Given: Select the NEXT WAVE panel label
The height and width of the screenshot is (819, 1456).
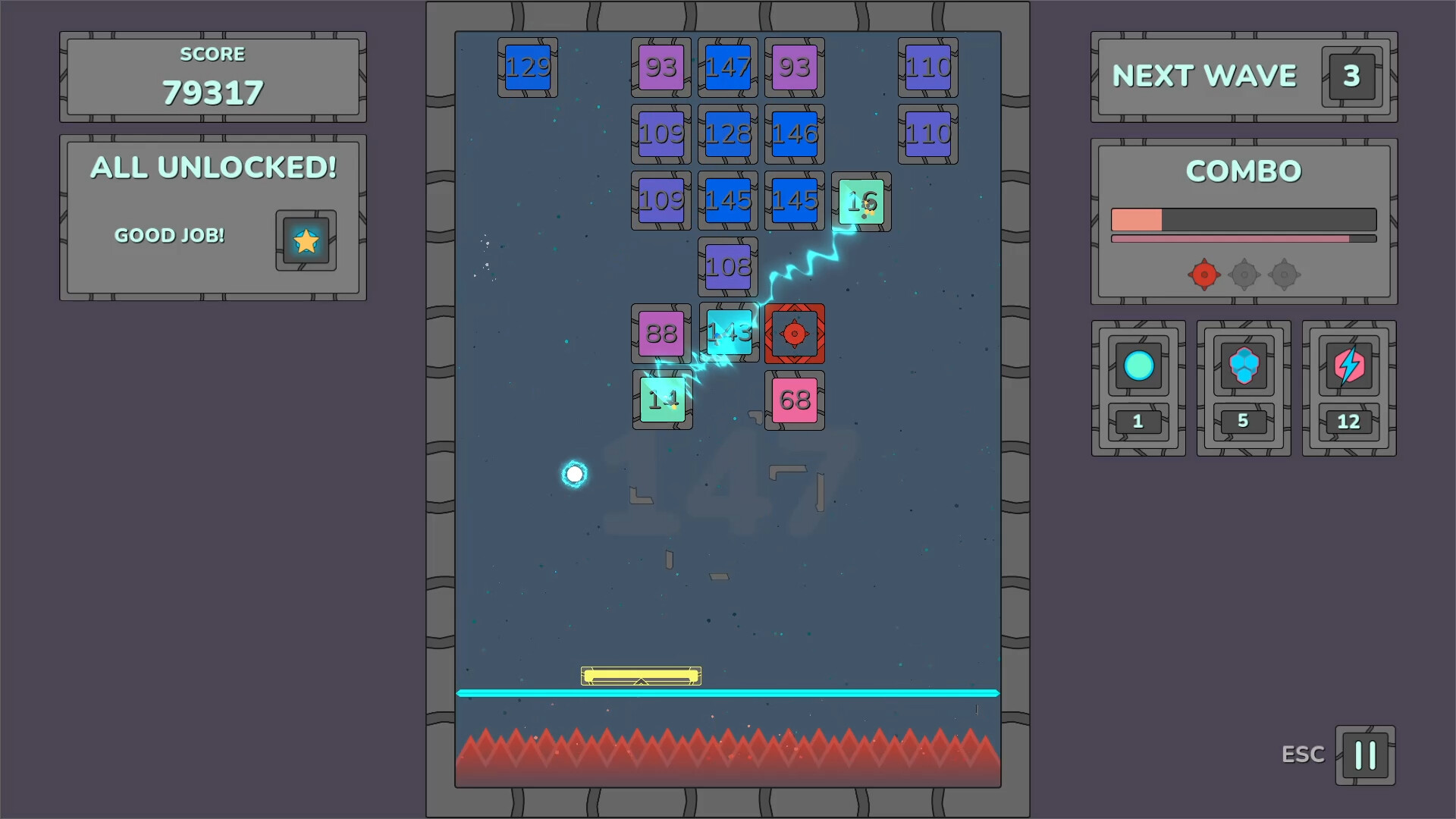Looking at the screenshot, I should coord(1204,75).
